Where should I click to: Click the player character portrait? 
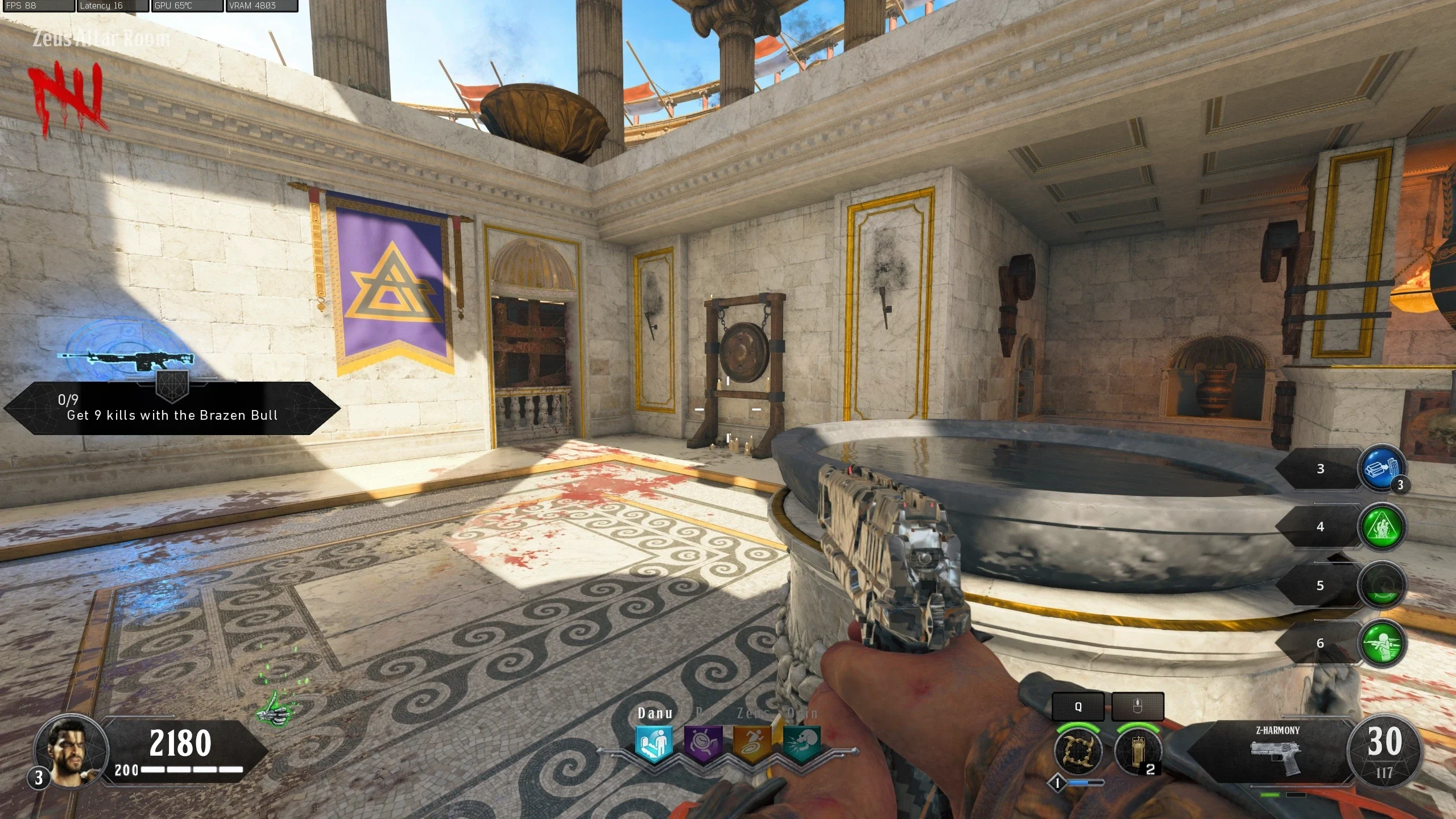(71, 750)
